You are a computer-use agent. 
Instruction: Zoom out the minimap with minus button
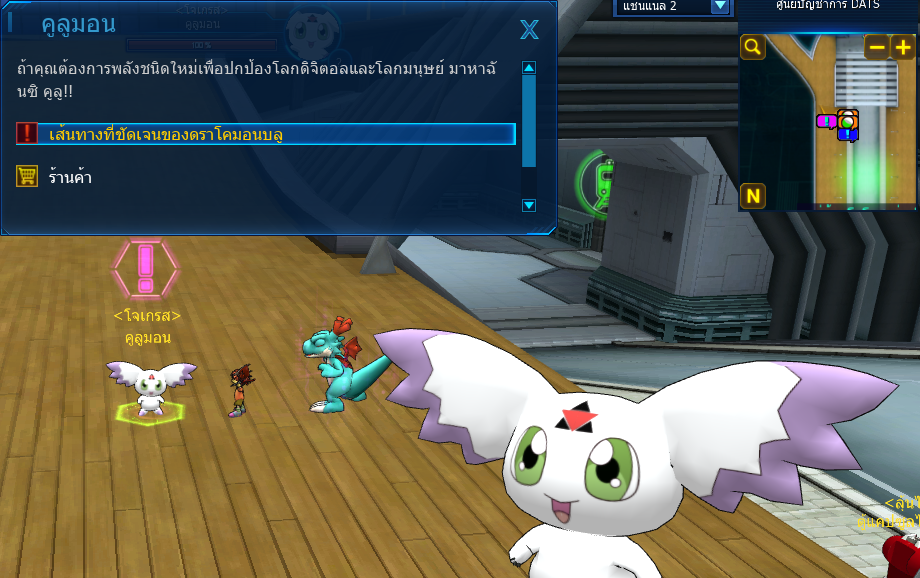(x=876, y=47)
